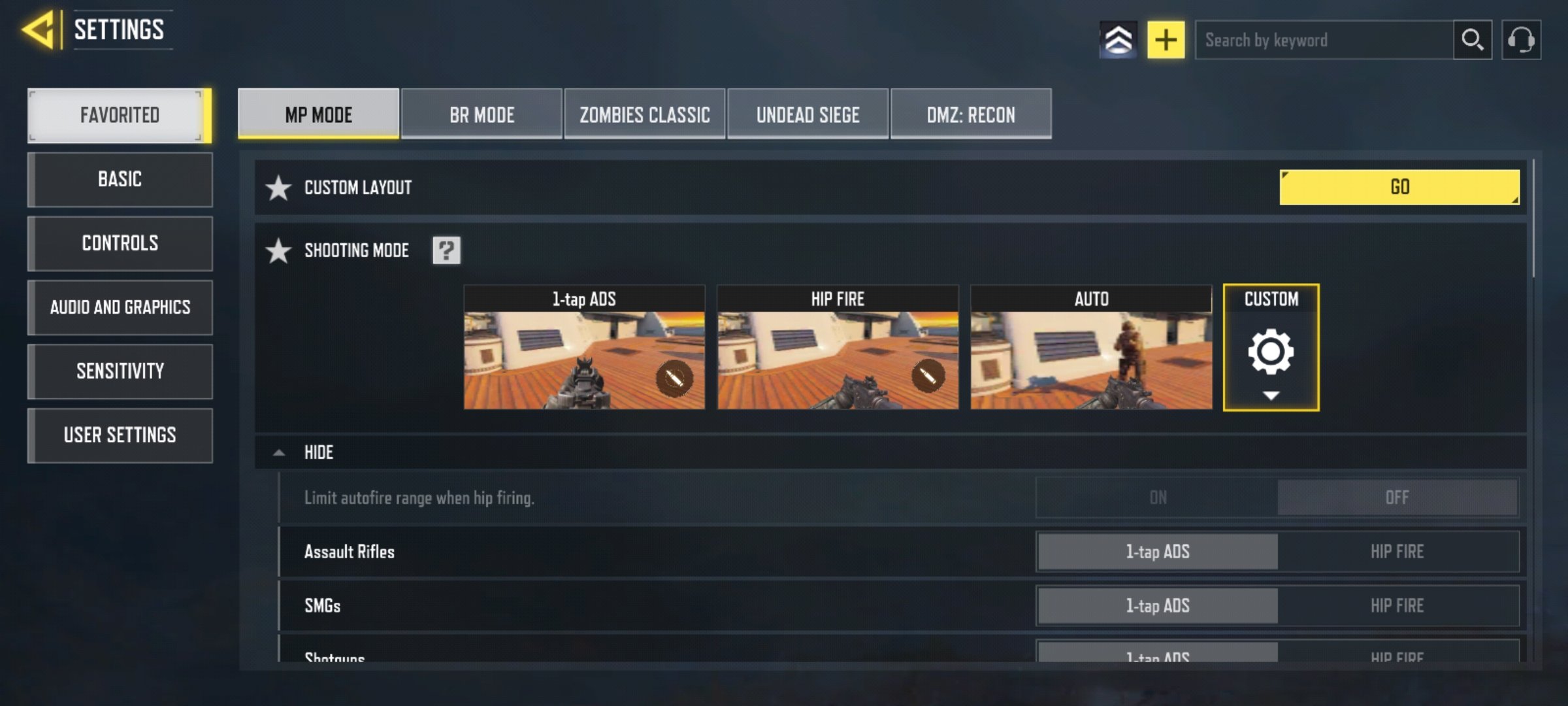Open the Controls settings section
Viewport: 1568px width, 706px height.
tap(120, 243)
